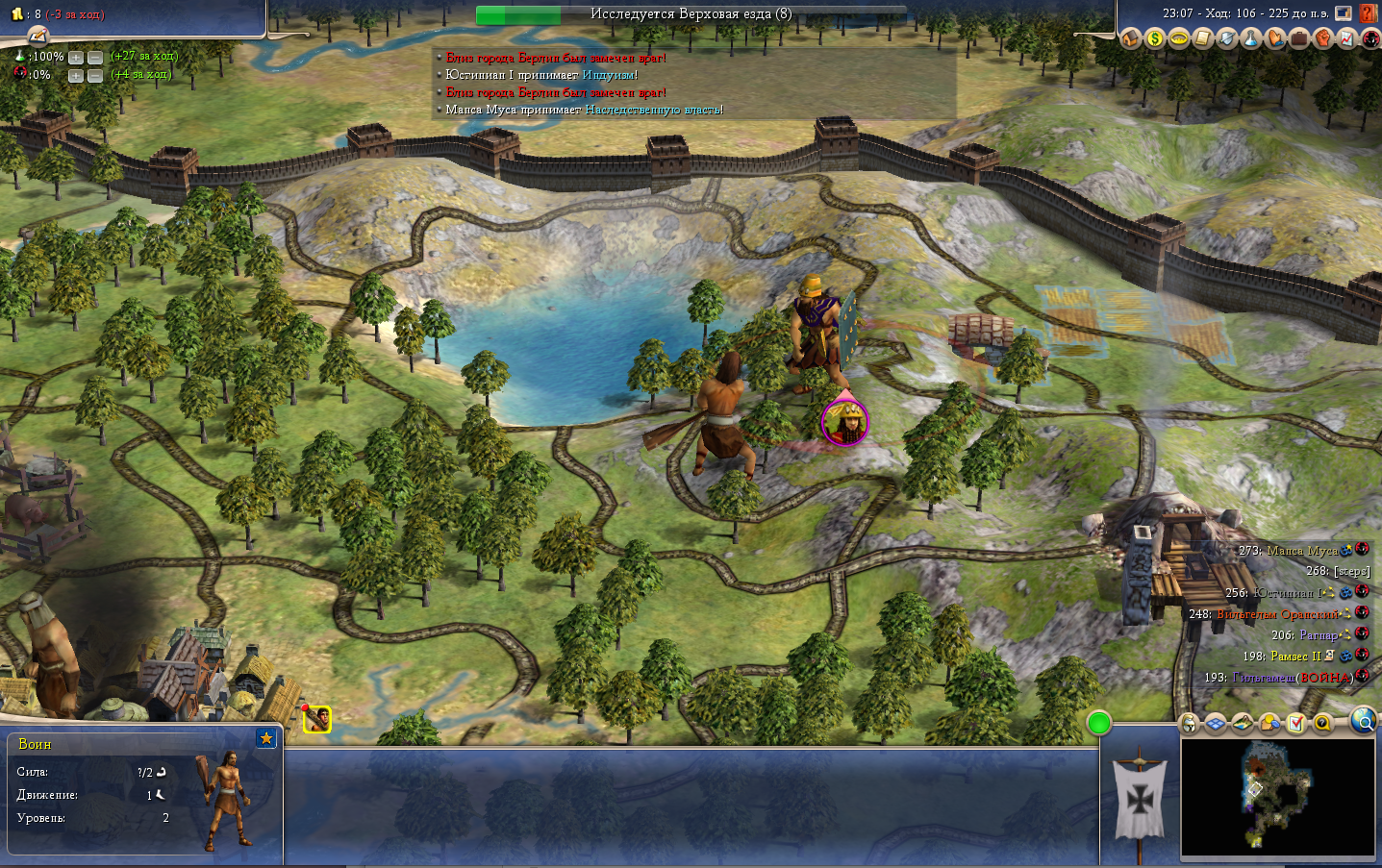
Task: Click the minimap to move the view
Action: coord(1277,797)
